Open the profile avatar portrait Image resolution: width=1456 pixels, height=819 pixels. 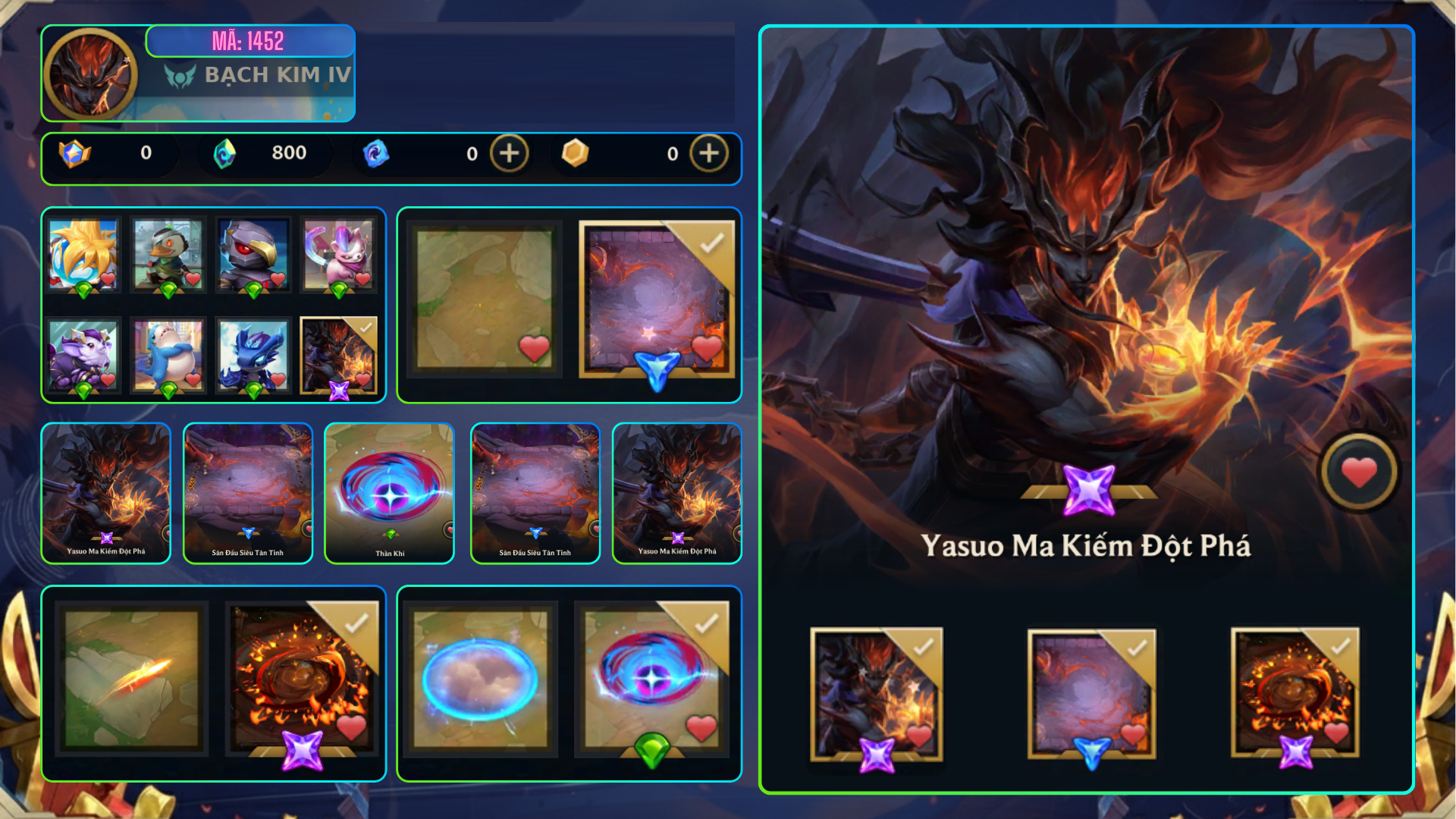click(90, 74)
